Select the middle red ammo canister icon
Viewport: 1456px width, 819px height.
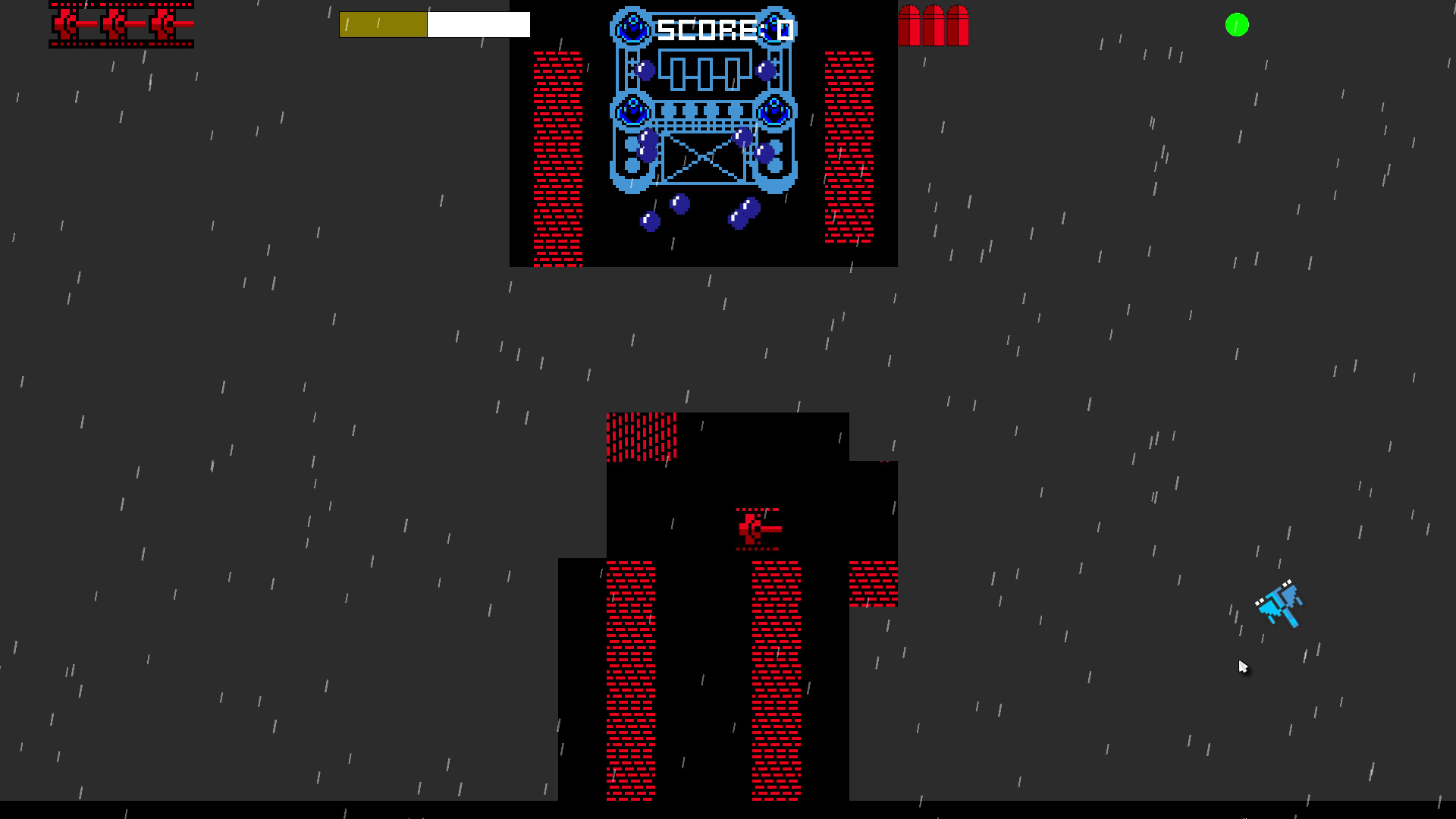pos(932,25)
